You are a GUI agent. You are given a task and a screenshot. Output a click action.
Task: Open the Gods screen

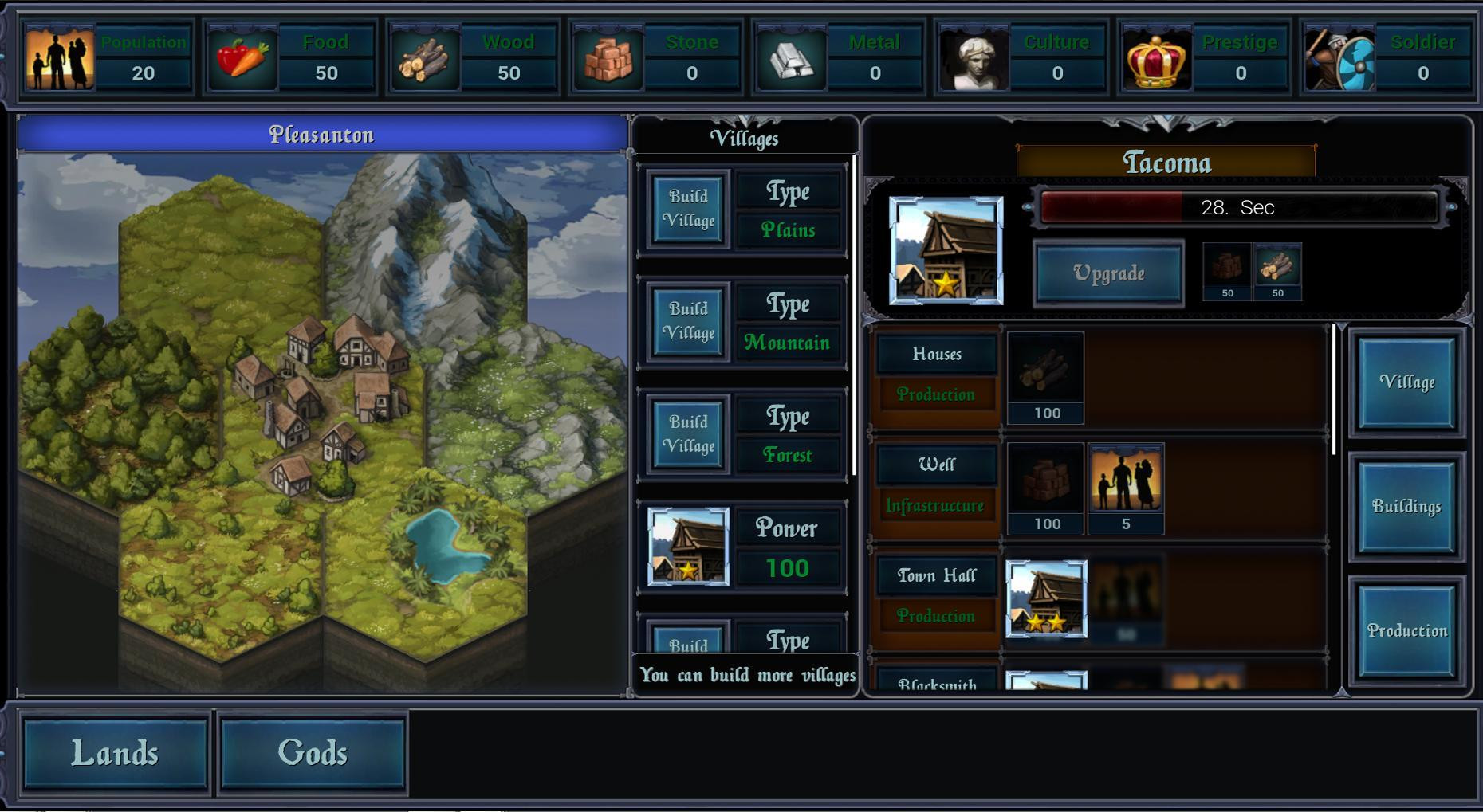pyautogui.click(x=313, y=754)
